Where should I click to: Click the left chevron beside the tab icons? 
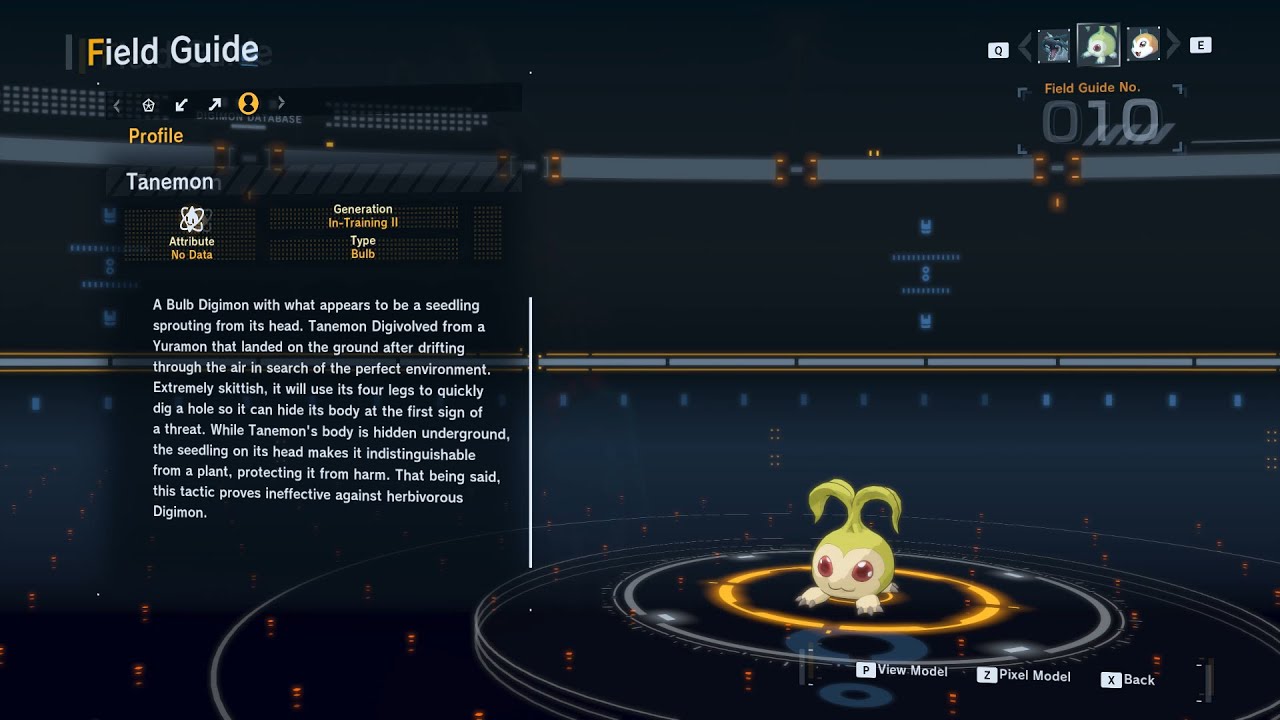pos(117,104)
